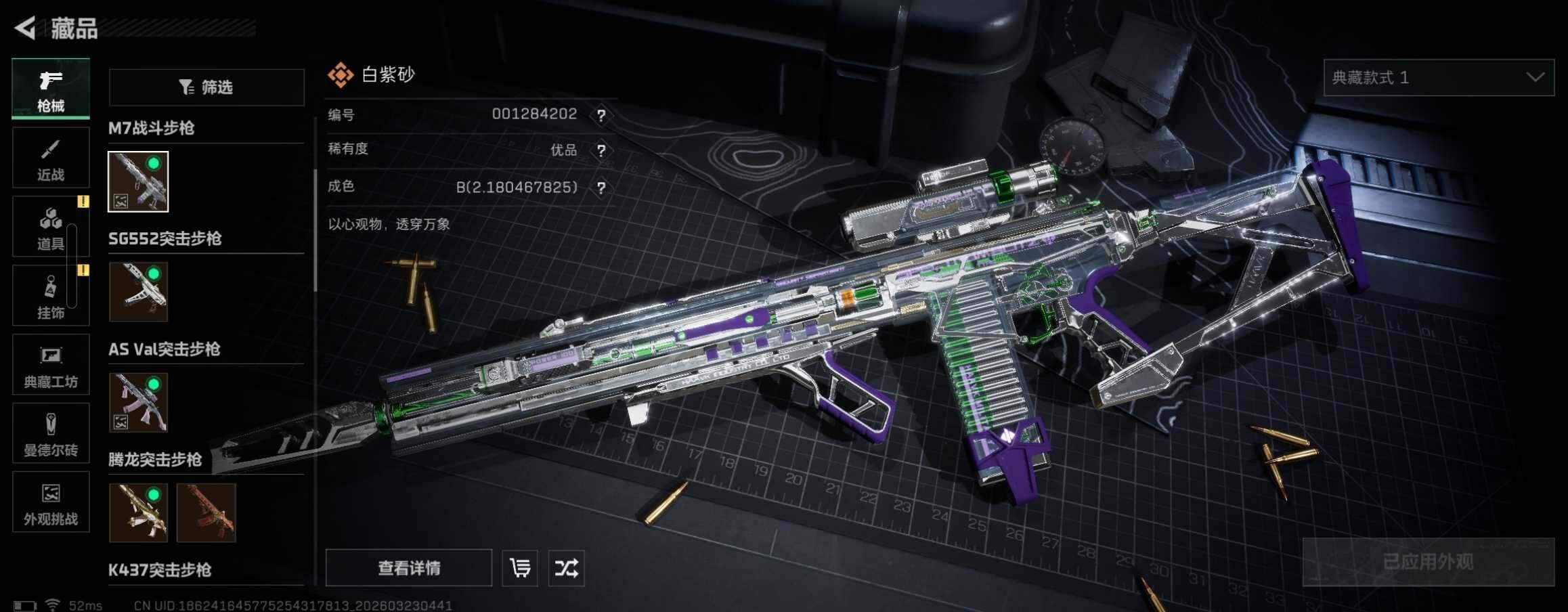
Task: Open the 外观挑战 challenges tab
Action: (x=51, y=502)
